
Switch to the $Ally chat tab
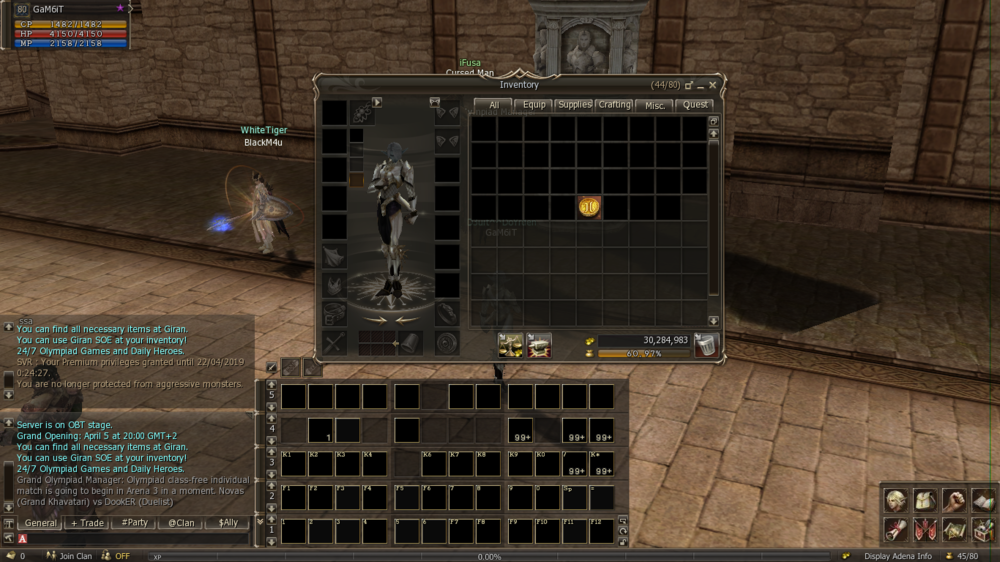[x=228, y=523]
